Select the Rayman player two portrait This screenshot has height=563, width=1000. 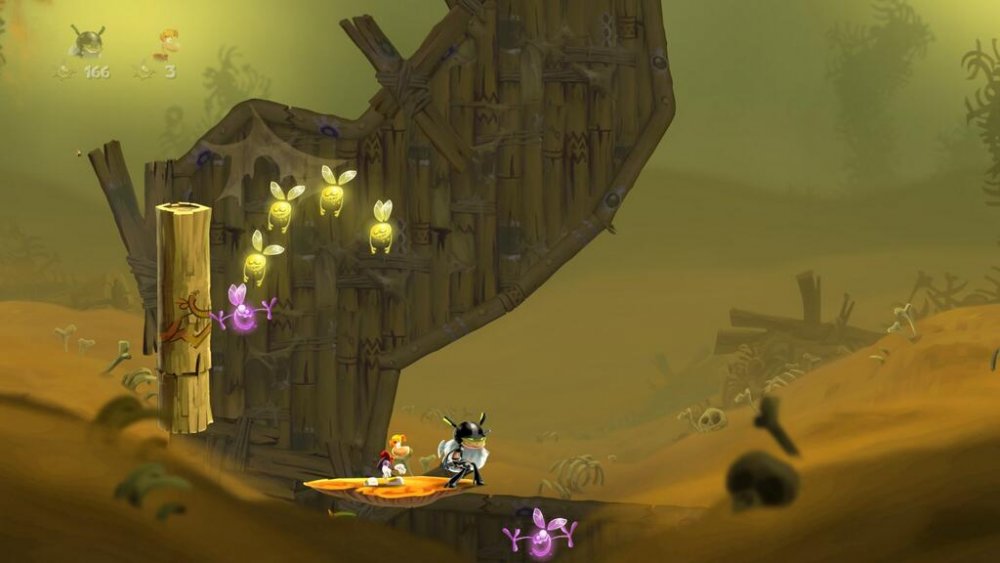165,43
